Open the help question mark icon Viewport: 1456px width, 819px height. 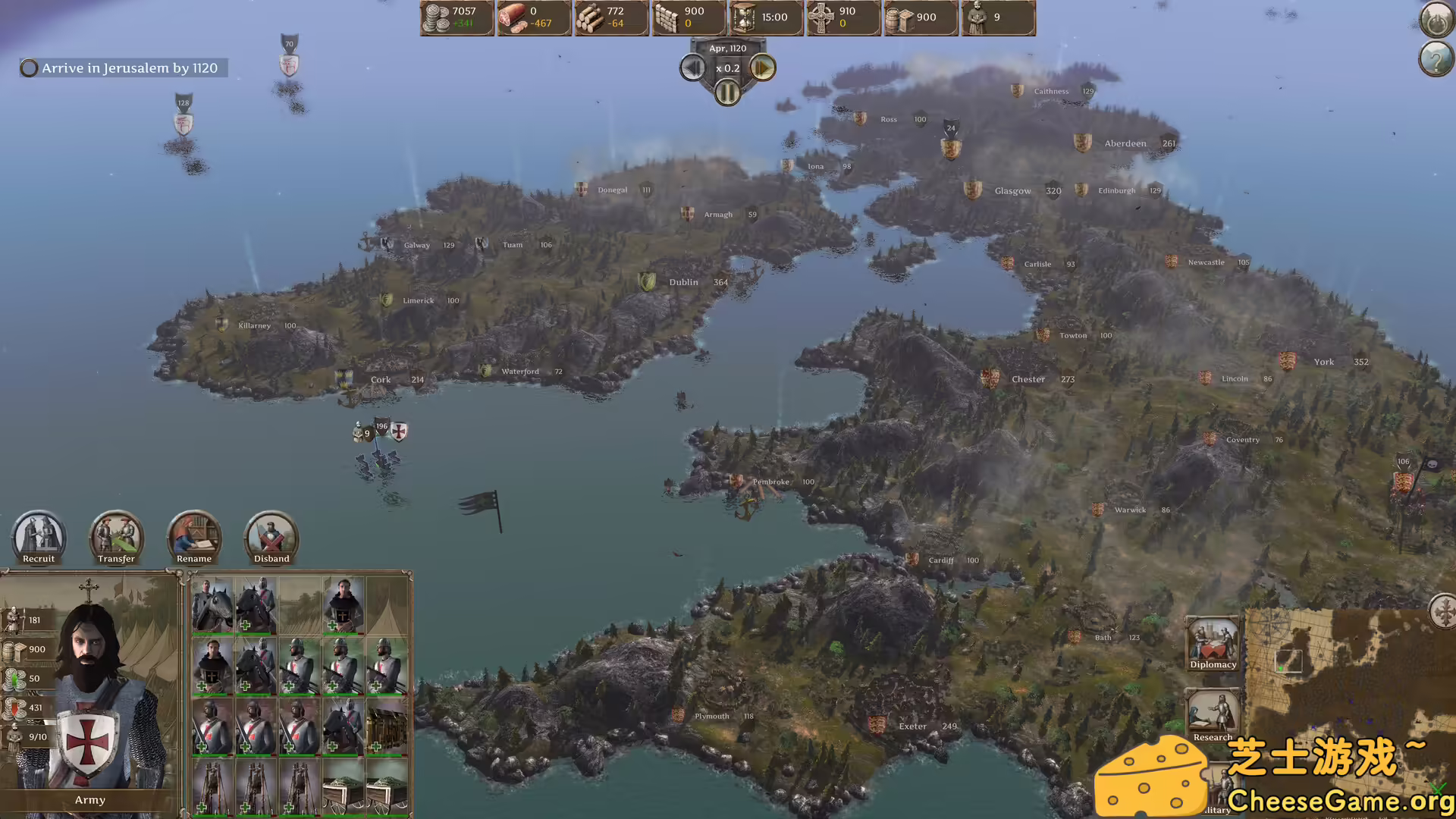click(1436, 59)
